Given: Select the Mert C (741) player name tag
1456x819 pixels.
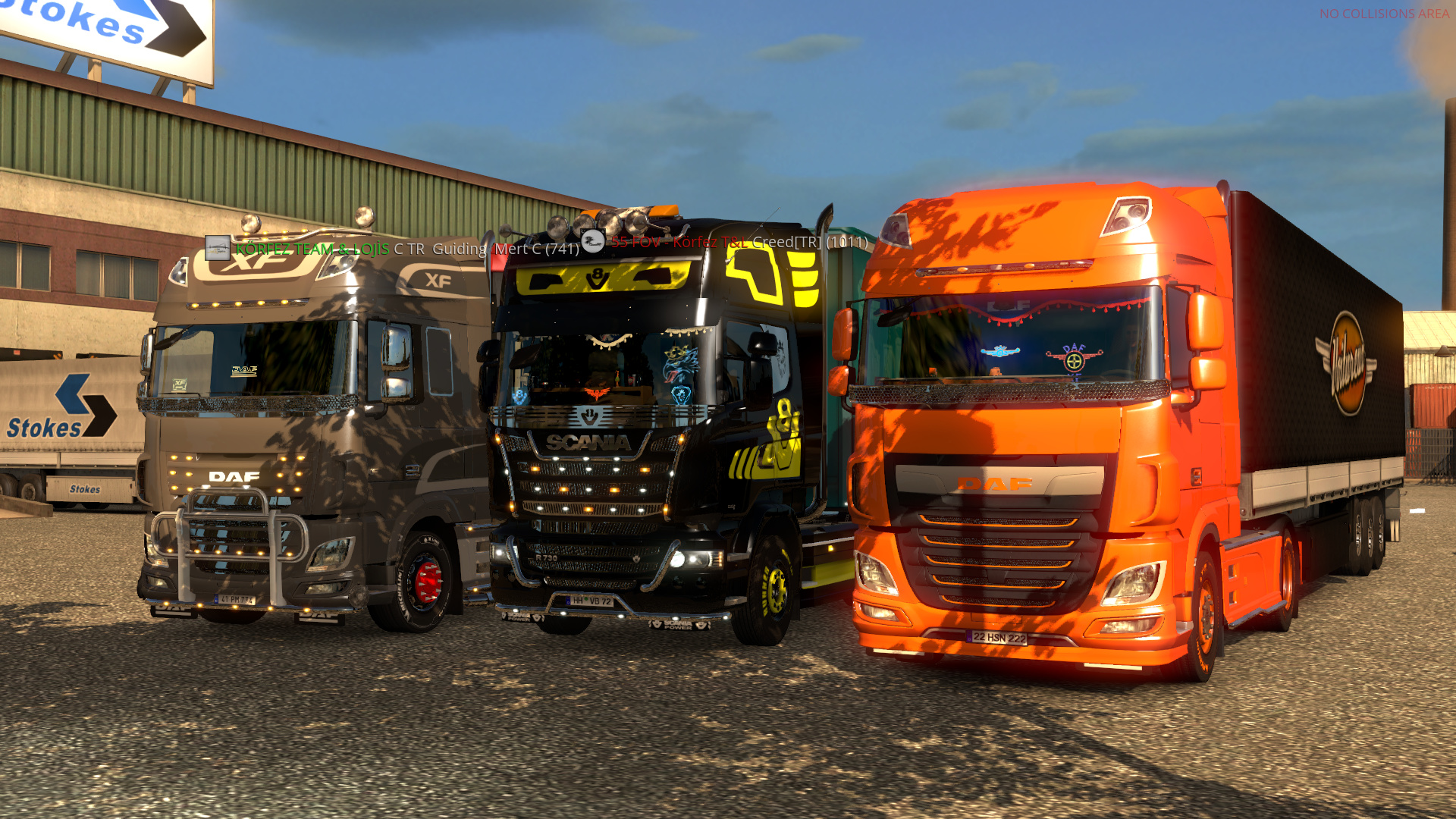Looking at the screenshot, I should tap(537, 249).
